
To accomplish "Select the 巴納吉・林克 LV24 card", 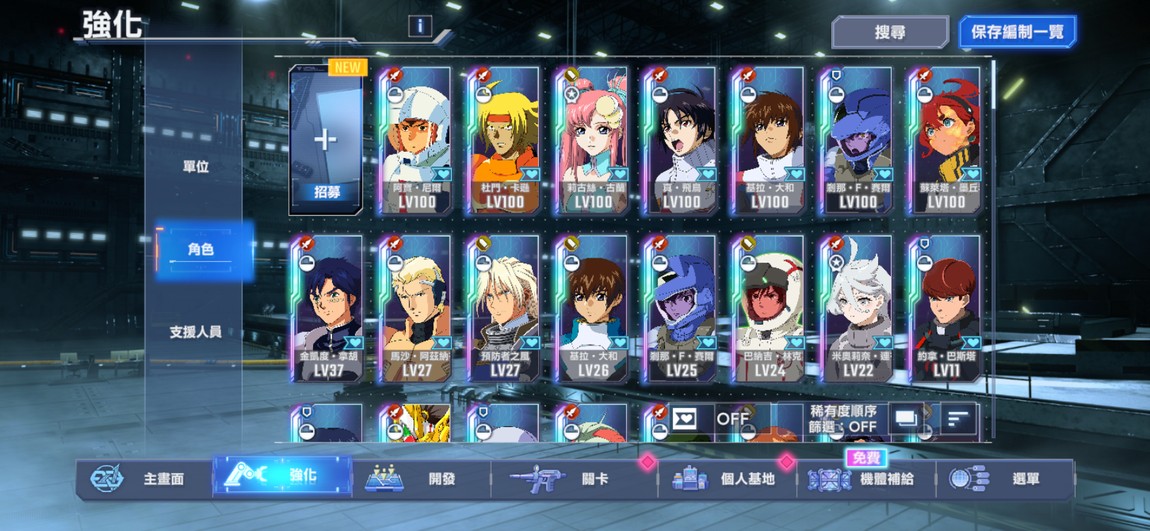I will (769, 308).
